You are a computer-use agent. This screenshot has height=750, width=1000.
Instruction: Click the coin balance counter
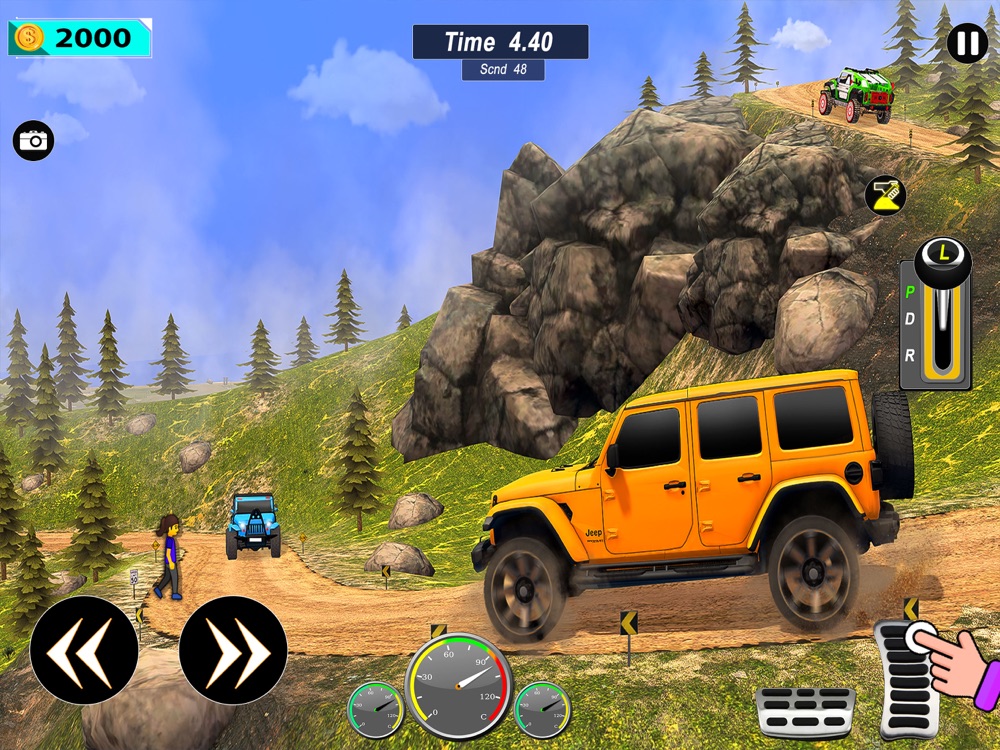80,39
